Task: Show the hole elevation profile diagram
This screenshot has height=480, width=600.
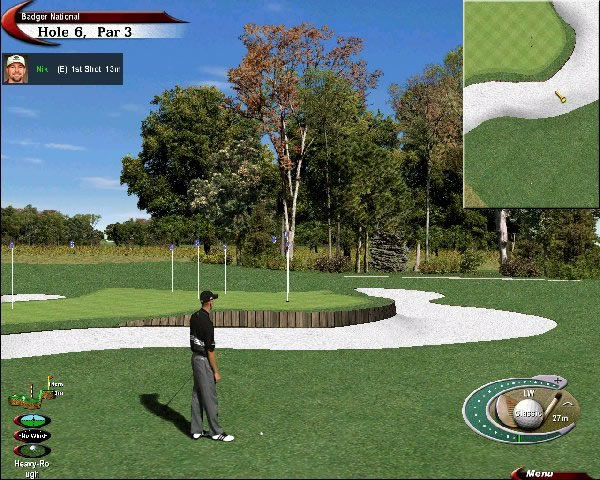Action: [32, 393]
